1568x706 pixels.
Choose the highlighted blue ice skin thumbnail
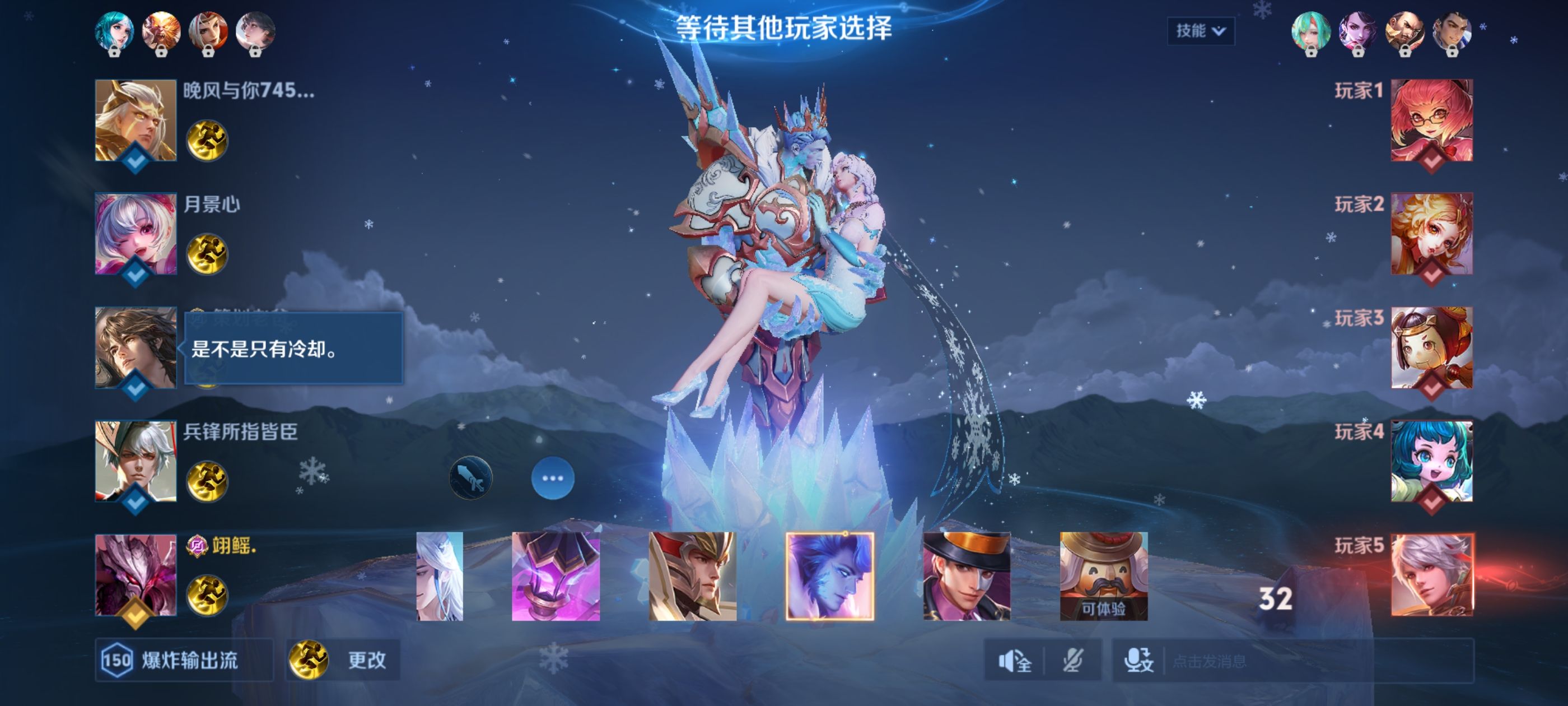830,576
